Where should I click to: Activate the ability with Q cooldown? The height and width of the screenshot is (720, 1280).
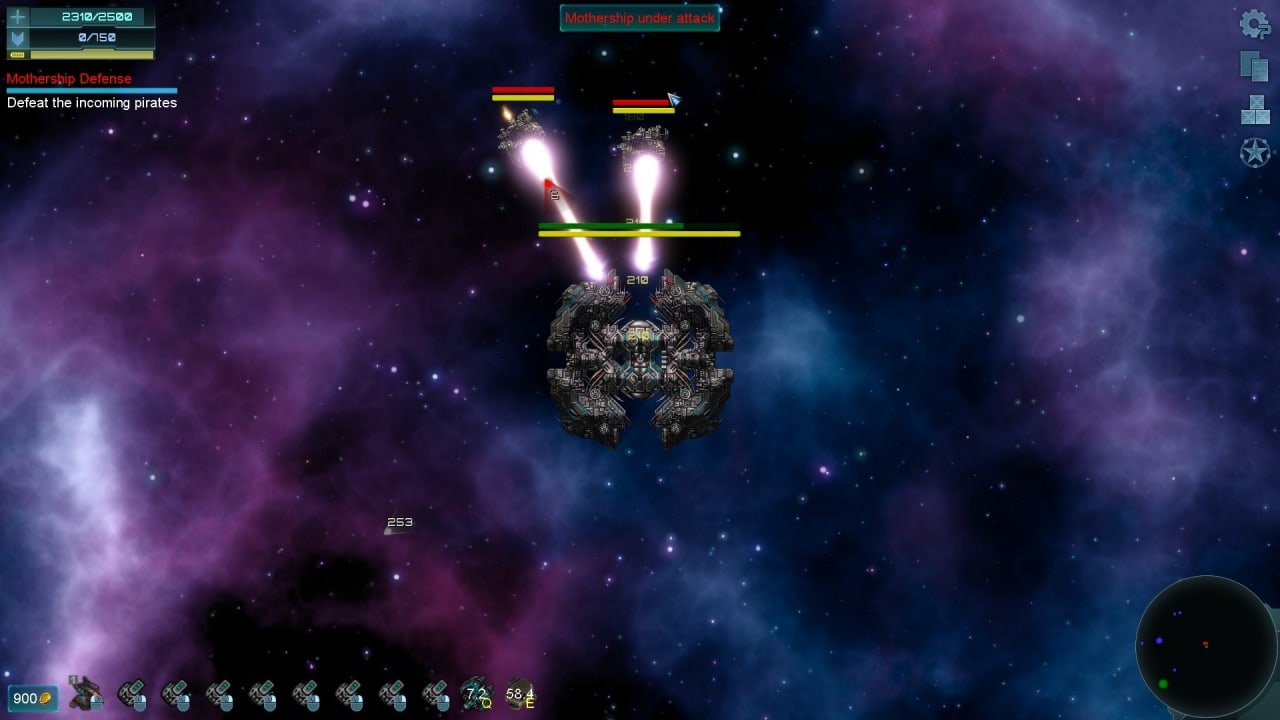(476, 693)
